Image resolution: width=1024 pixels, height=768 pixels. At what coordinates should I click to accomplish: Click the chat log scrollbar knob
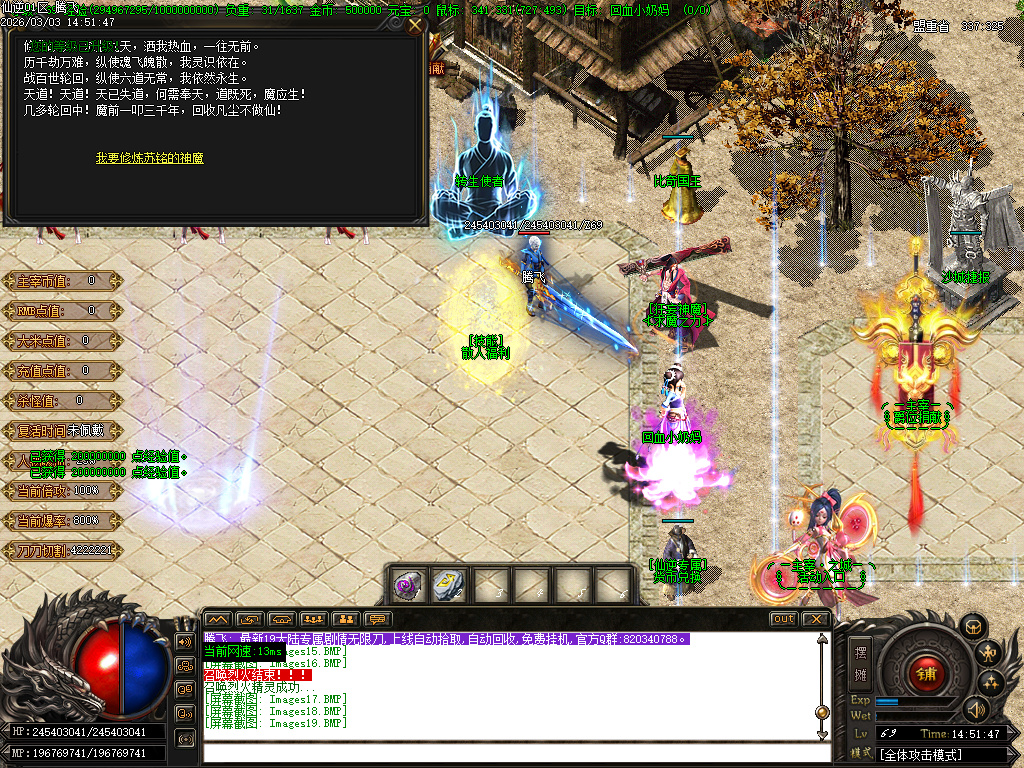(x=822, y=712)
